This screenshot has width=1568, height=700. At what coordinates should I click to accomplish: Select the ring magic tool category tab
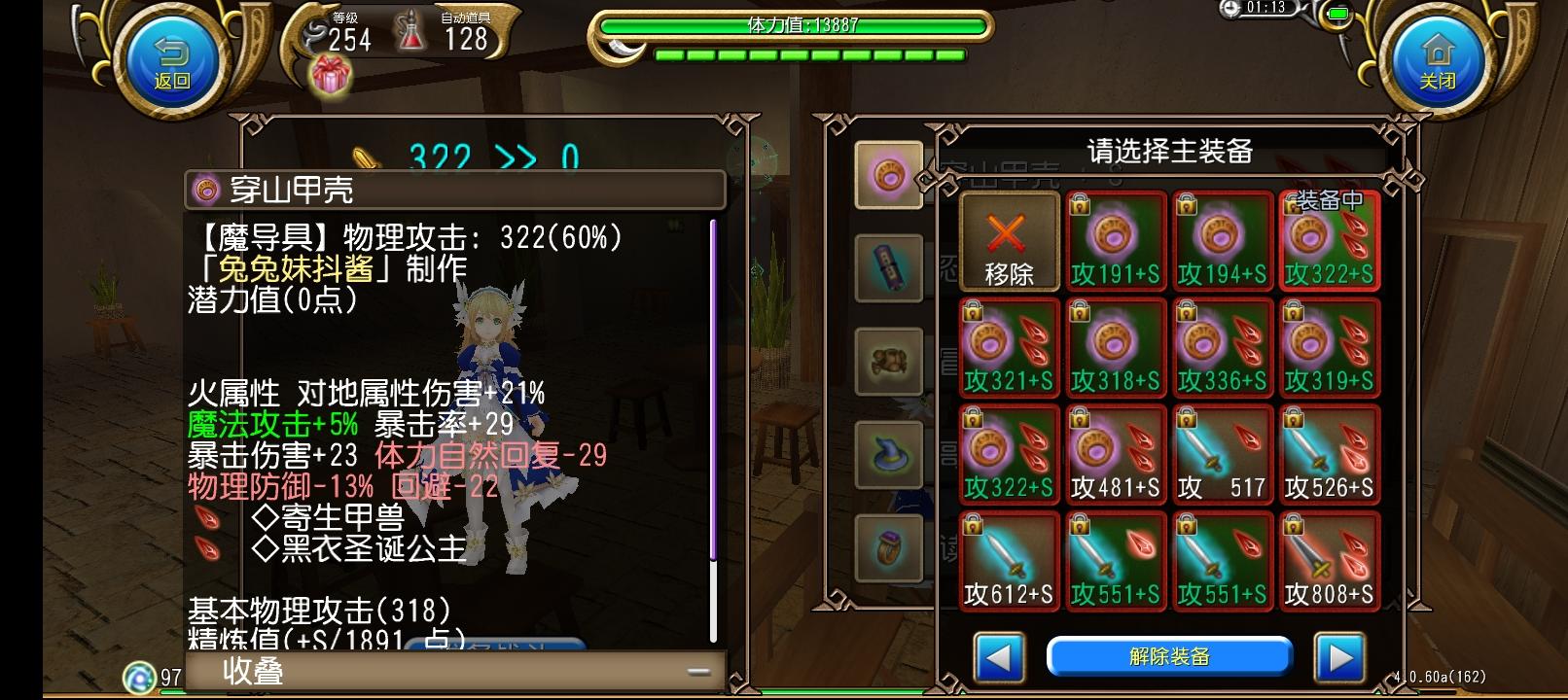pyautogui.click(x=887, y=175)
